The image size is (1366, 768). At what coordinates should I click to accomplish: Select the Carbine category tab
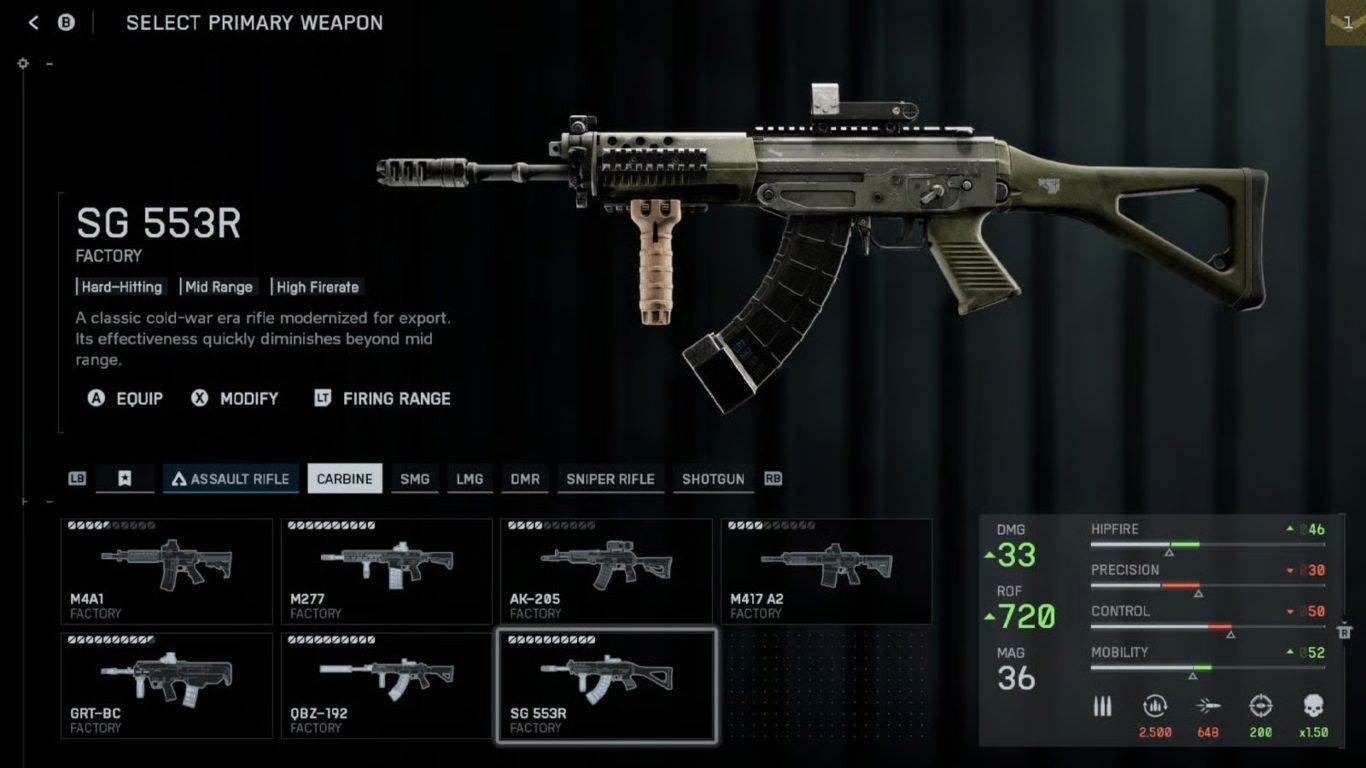pos(344,479)
